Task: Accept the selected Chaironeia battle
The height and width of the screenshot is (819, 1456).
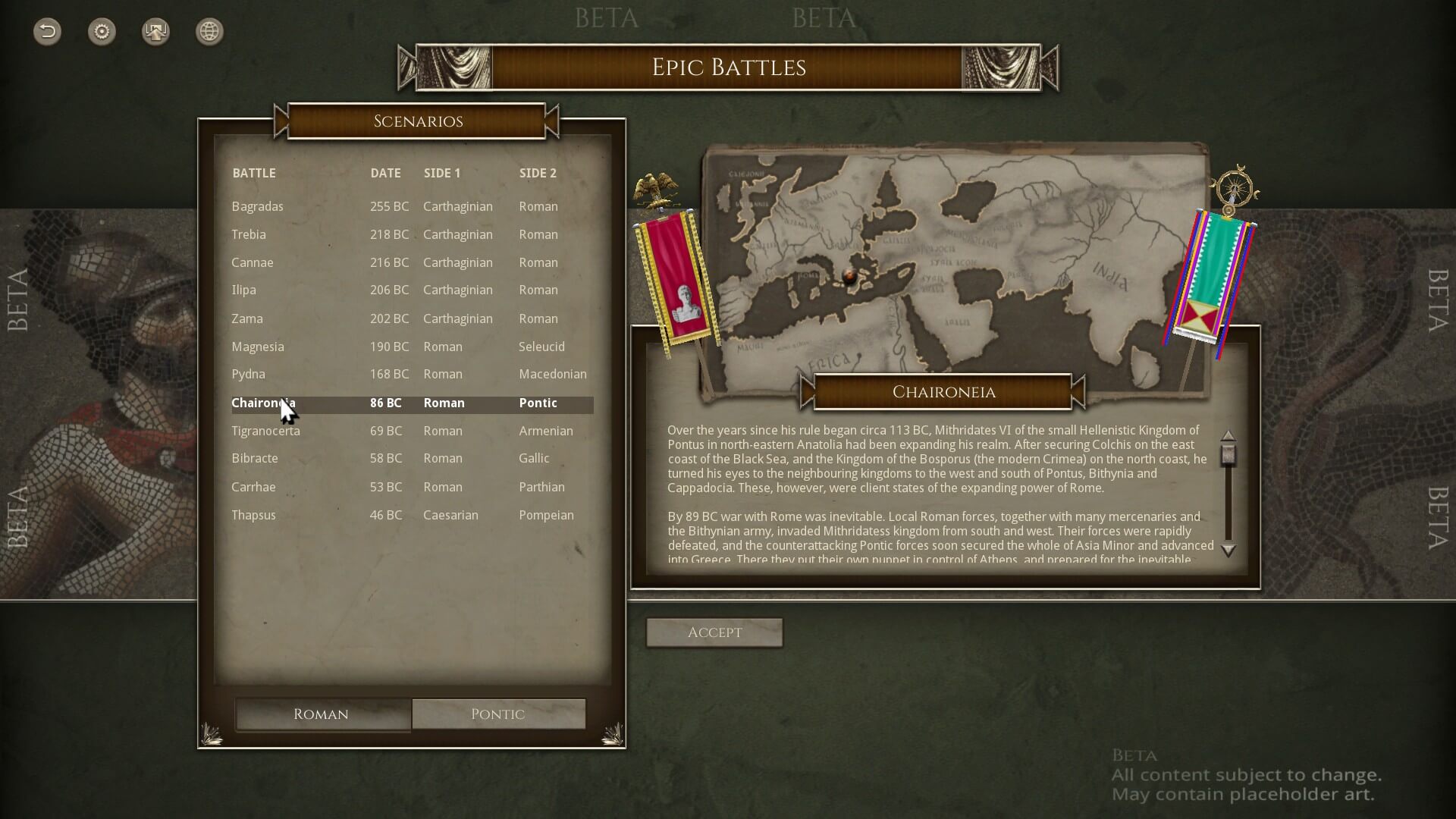Action: (x=714, y=632)
